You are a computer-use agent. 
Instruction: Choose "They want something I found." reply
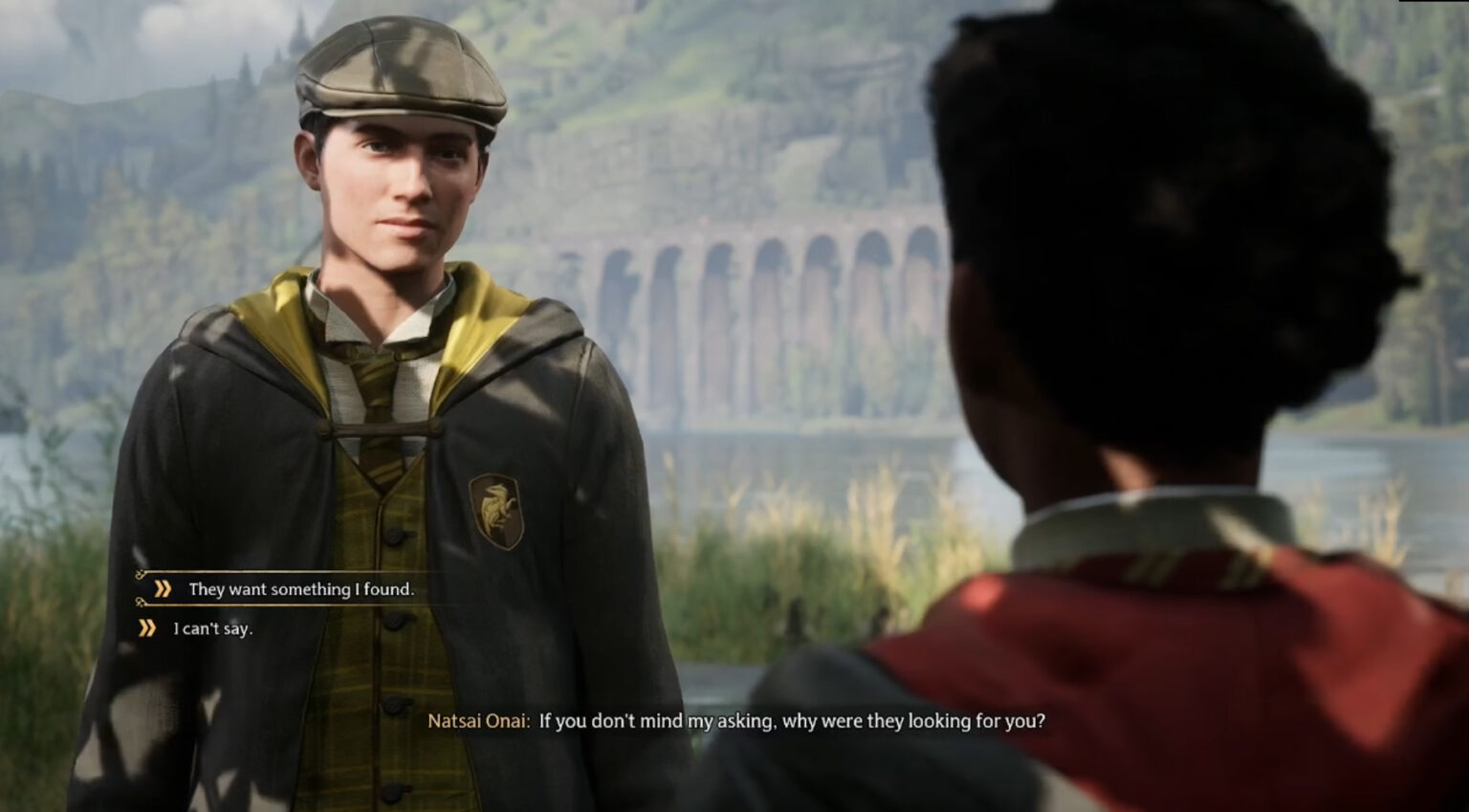pyautogui.click(x=300, y=589)
